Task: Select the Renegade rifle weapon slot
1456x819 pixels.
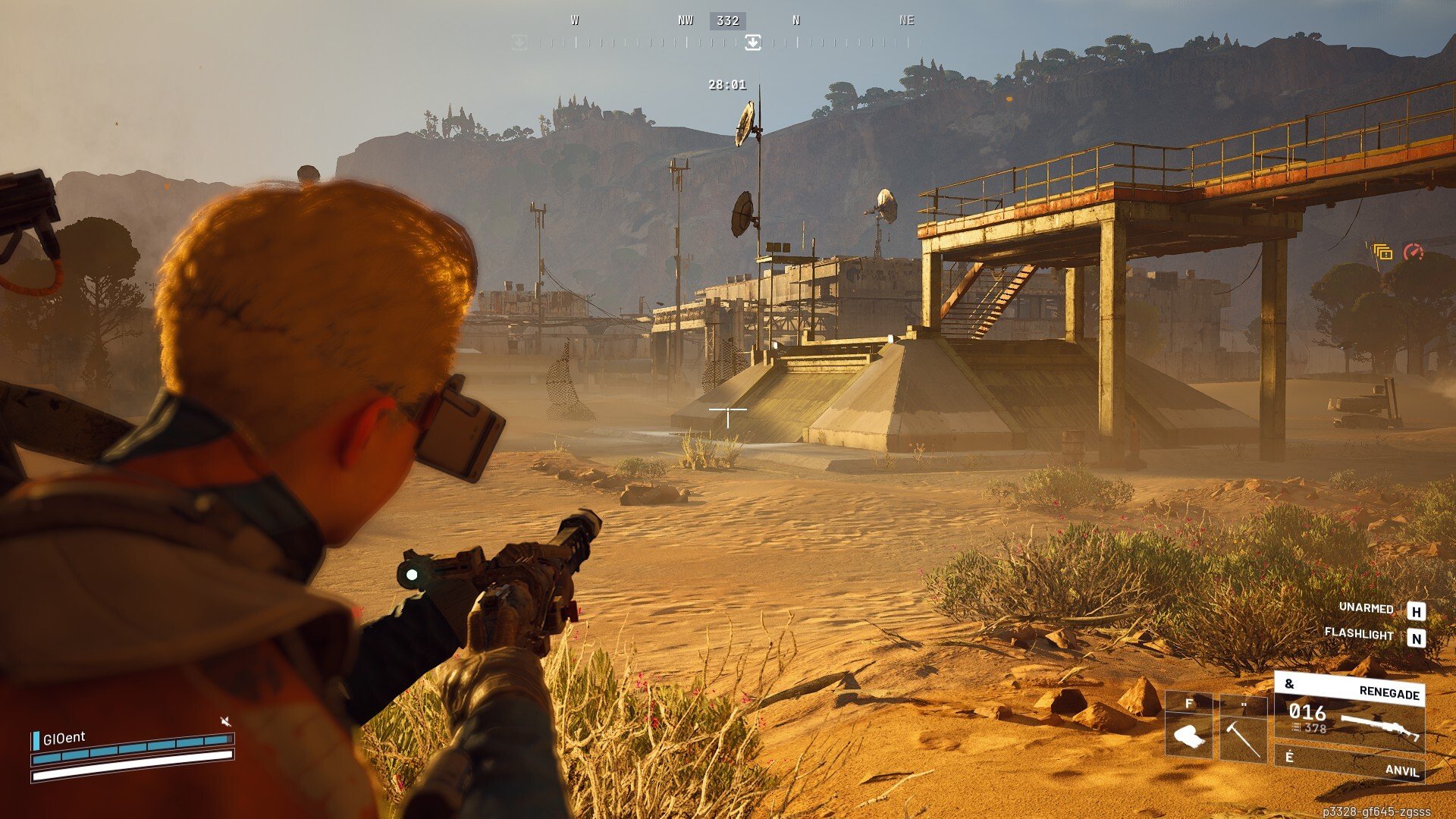Action: point(1350,717)
